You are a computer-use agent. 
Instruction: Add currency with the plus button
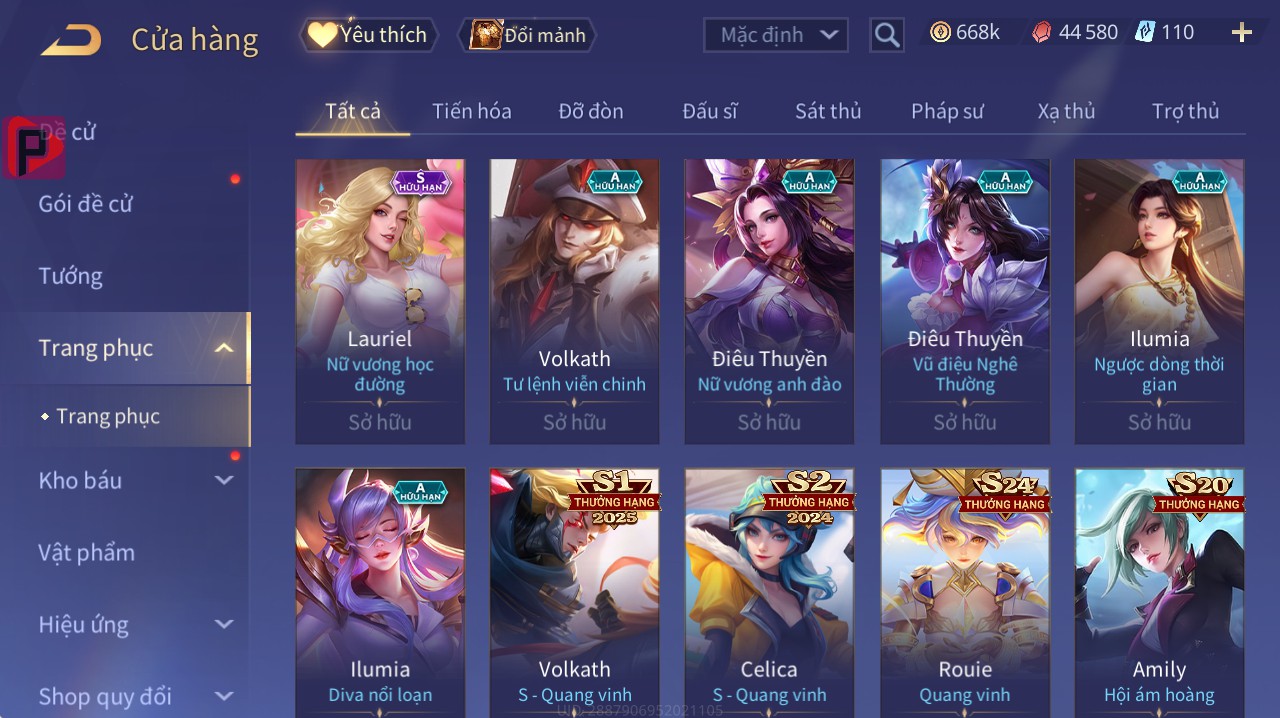click(1241, 33)
